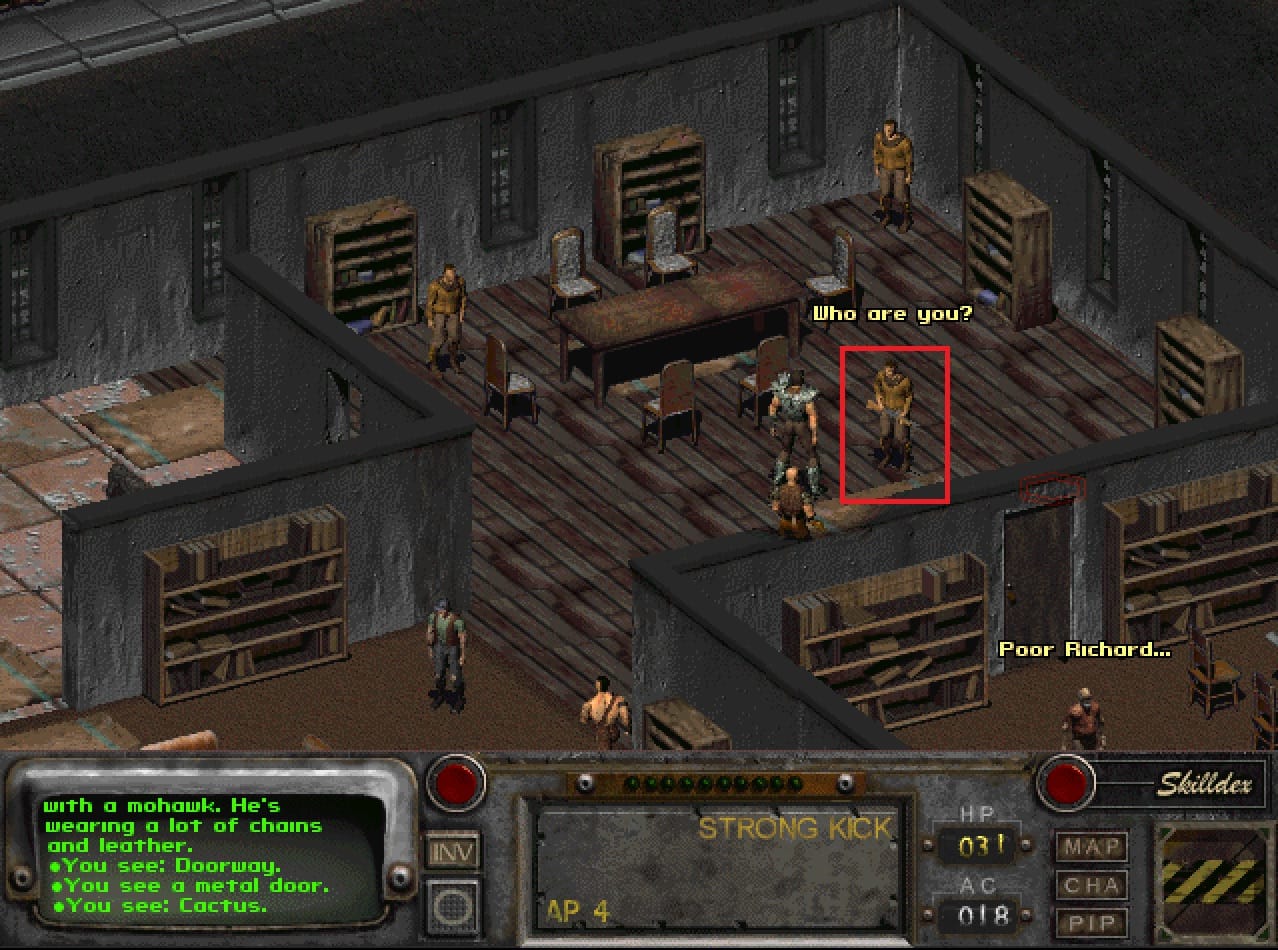Open the options menu with the round grille button
The height and width of the screenshot is (950, 1278).
tap(453, 909)
